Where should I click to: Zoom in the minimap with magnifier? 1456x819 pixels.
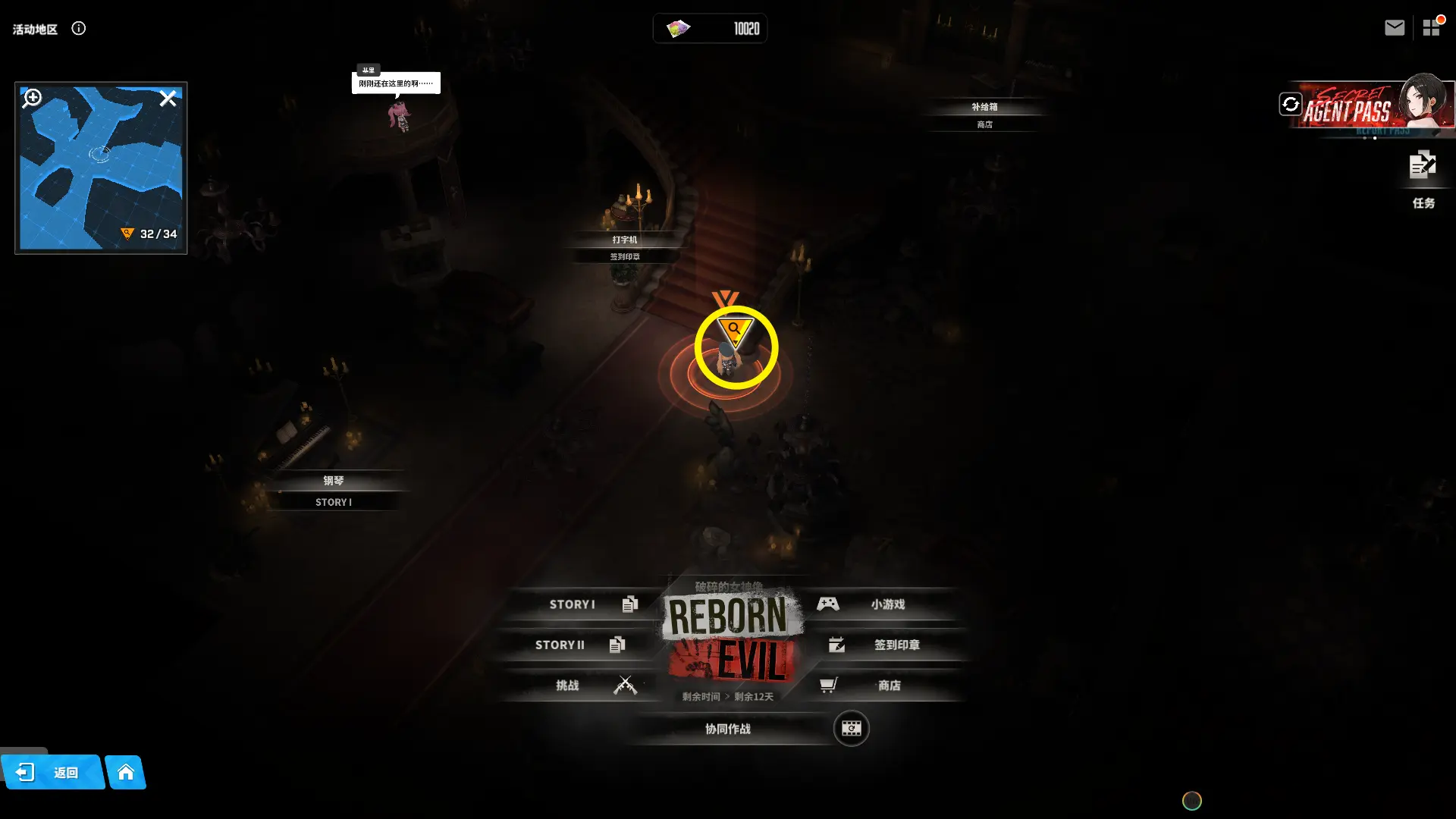tap(33, 98)
